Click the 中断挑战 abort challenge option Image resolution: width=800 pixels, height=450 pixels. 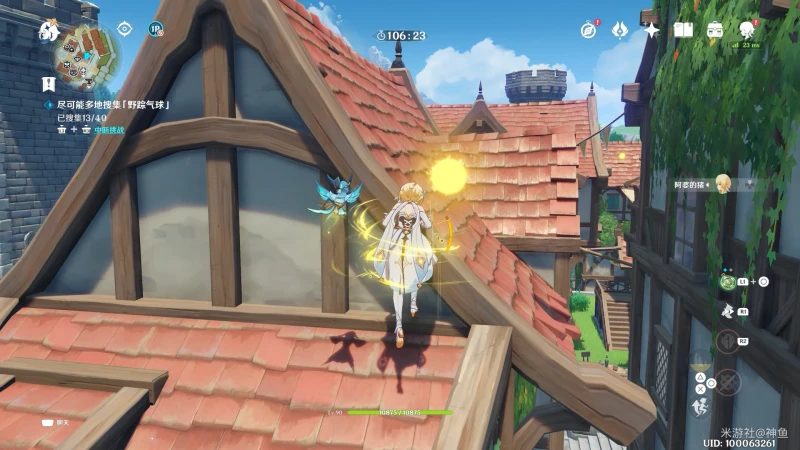[108, 130]
